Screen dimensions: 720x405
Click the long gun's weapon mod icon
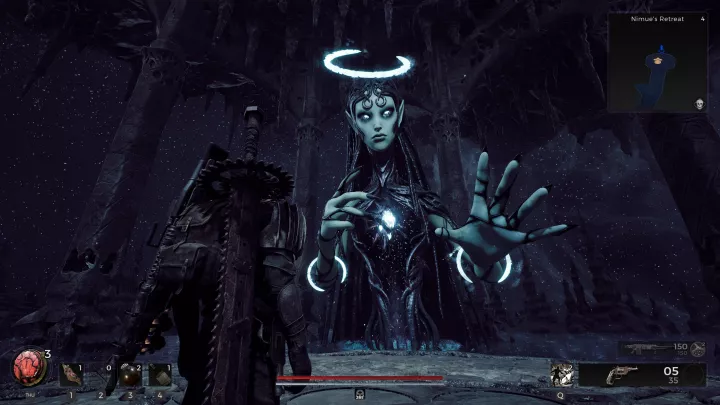[699, 349]
